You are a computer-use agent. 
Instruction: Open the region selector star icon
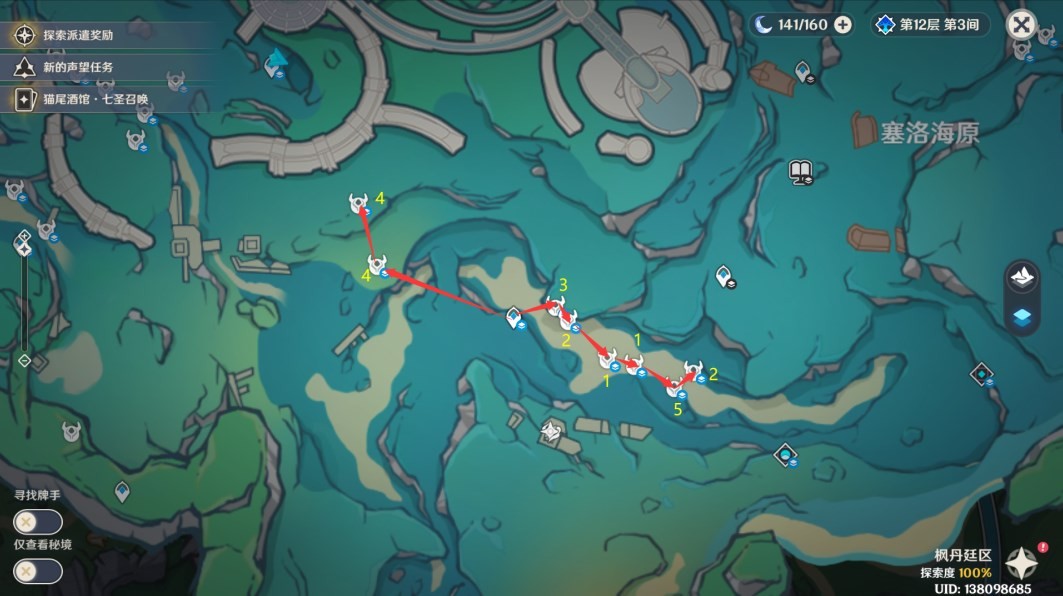coord(1022,566)
